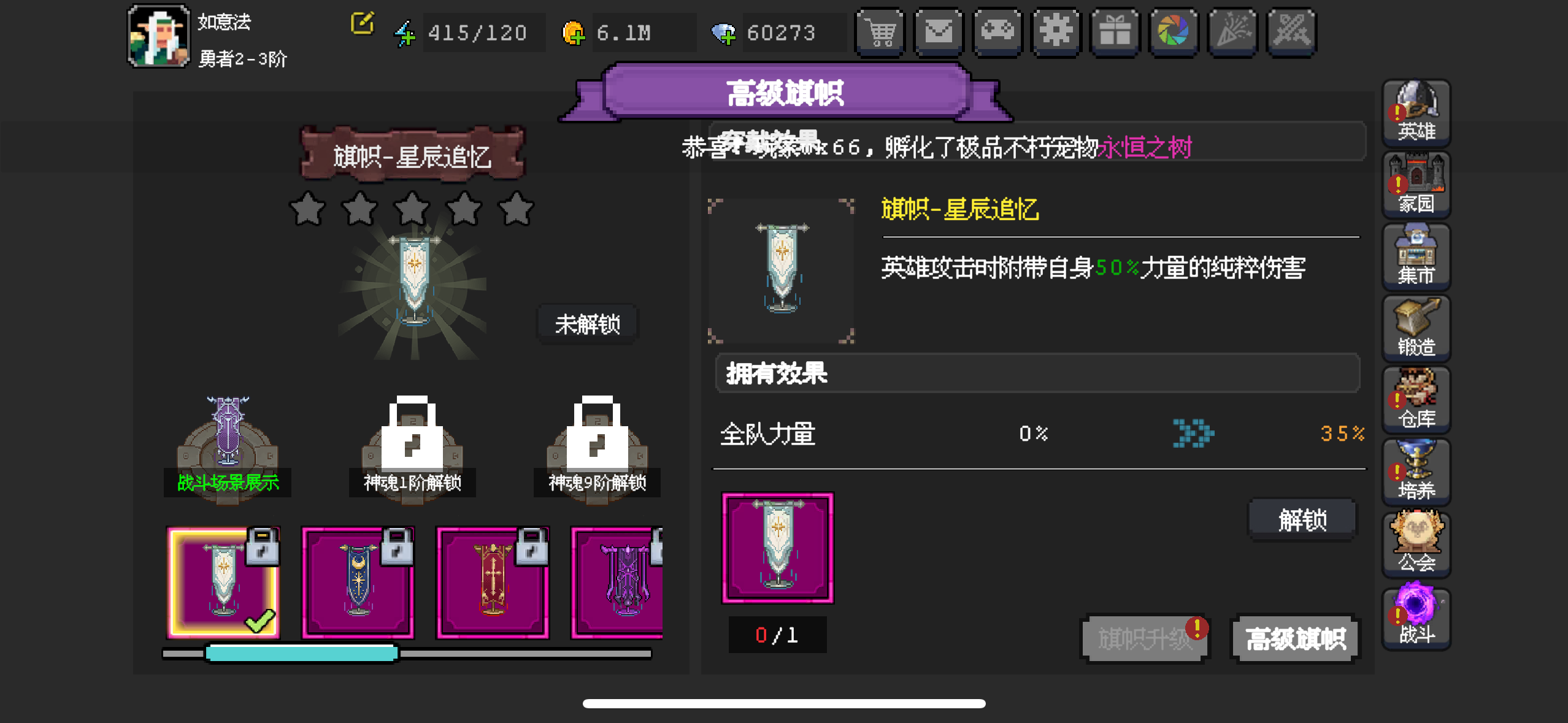1568x723 pixels.
Task: Click the pencil edit name icon
Action: (x=363, y=23)
